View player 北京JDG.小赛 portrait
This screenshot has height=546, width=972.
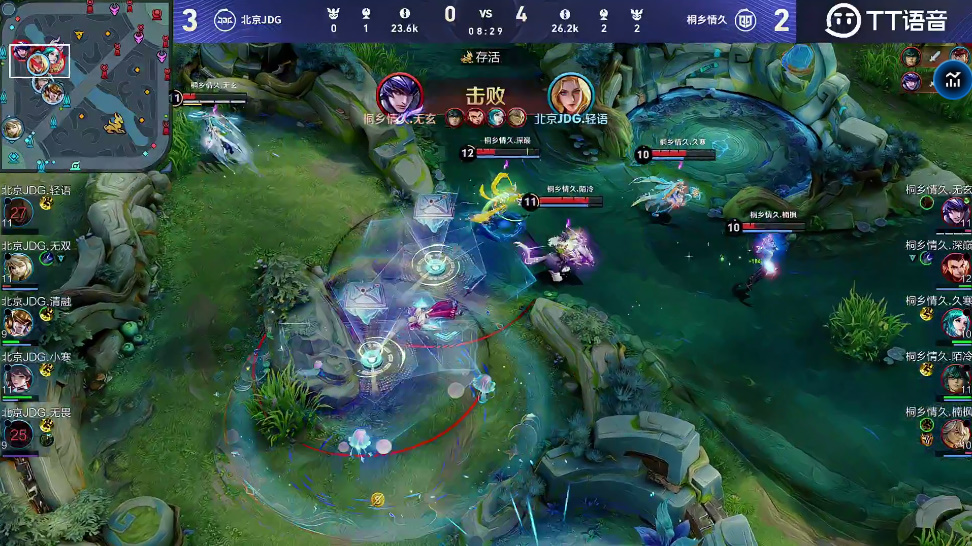click(x=17, y=377)
